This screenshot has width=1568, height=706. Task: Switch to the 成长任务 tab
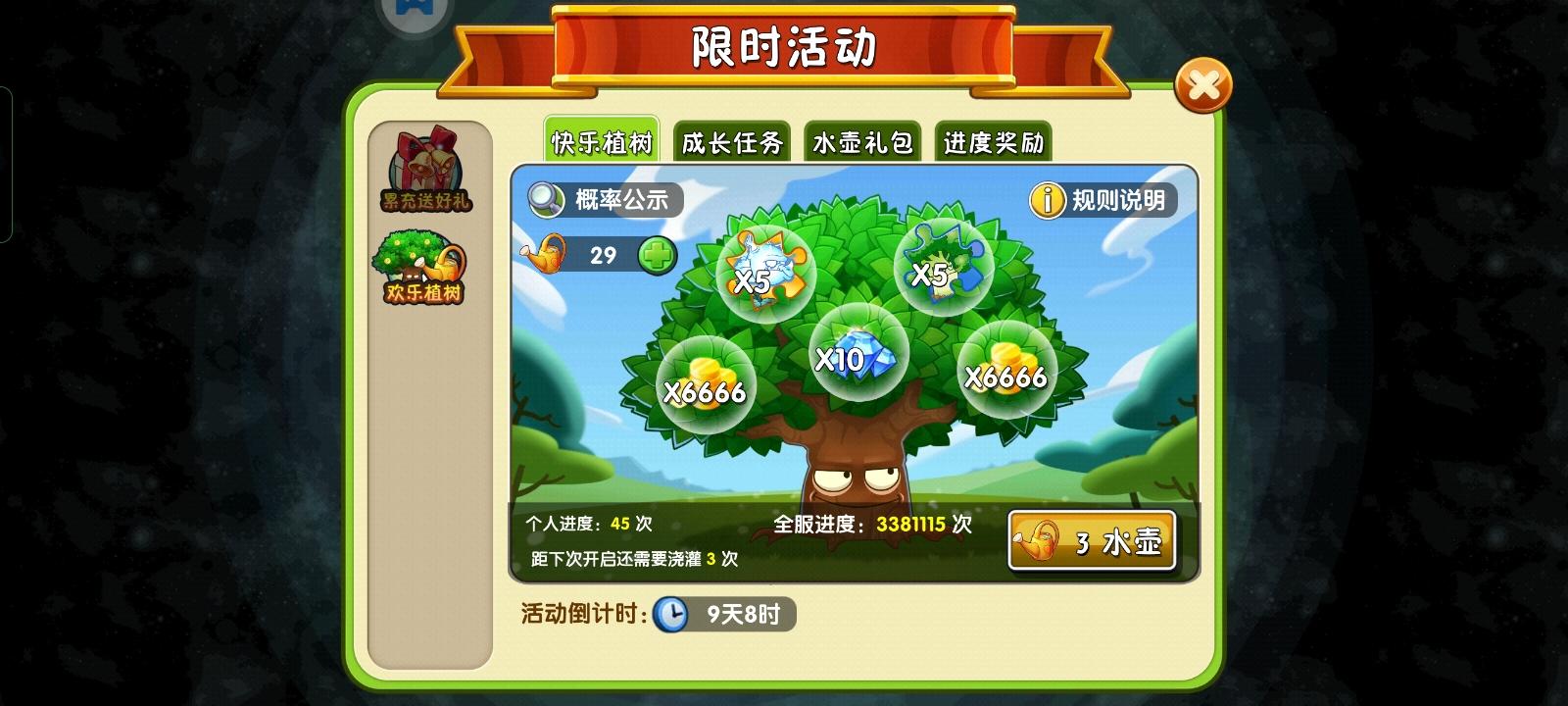point(731,142)
